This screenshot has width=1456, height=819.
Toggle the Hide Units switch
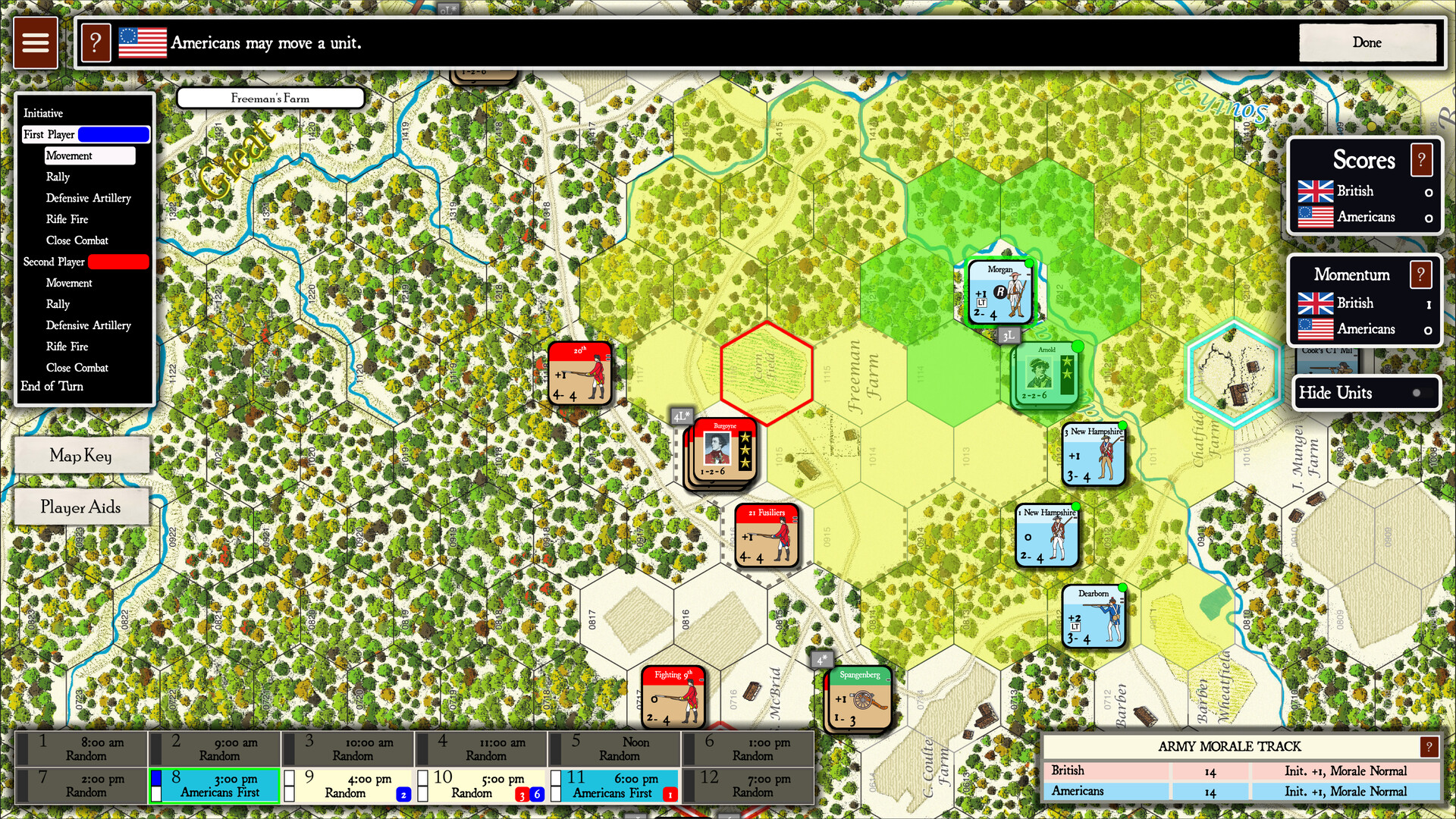point(1415,393)
